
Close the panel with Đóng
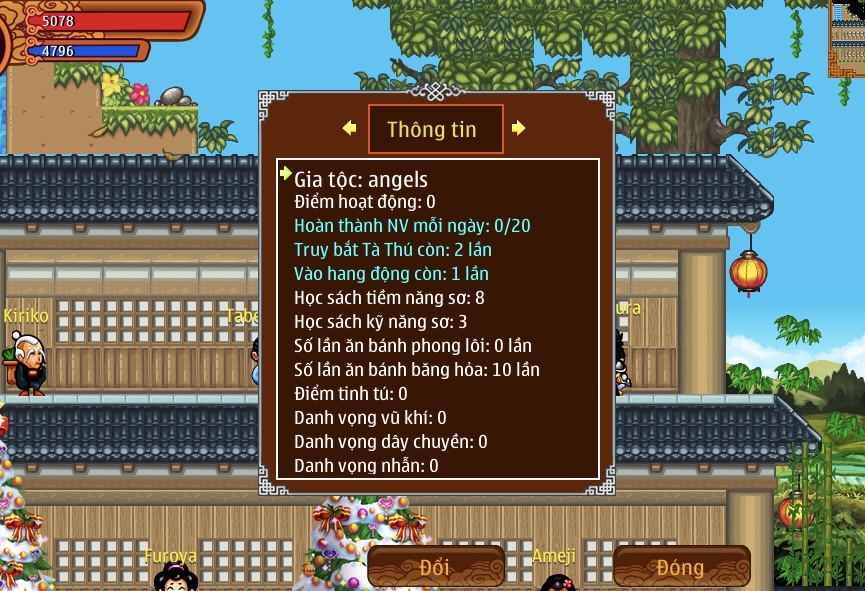coord(681,567)
